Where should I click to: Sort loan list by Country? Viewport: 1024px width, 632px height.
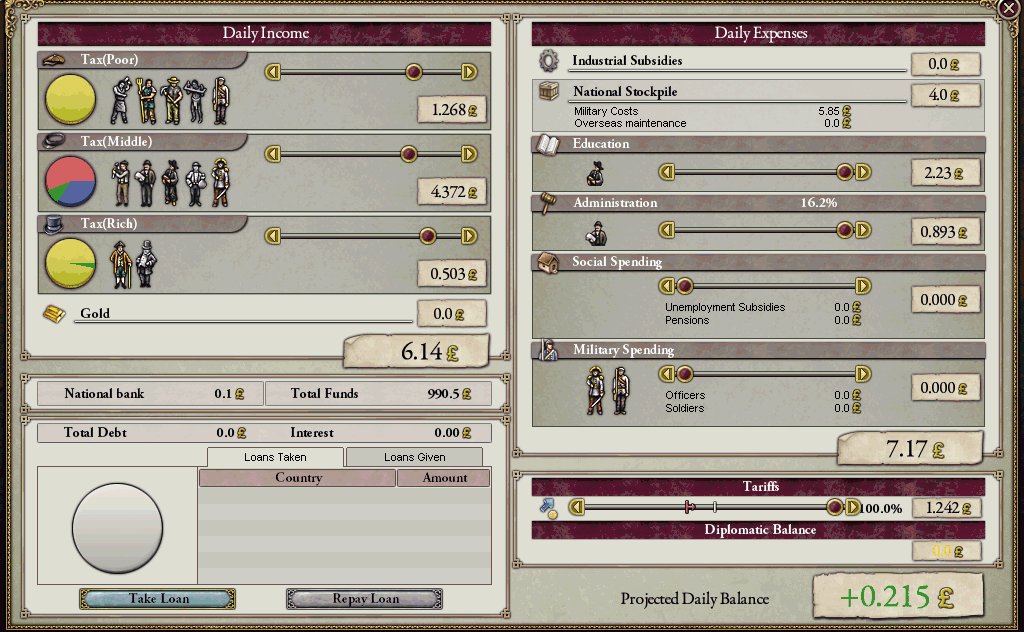pyautogui.click(x=298, y=478)
